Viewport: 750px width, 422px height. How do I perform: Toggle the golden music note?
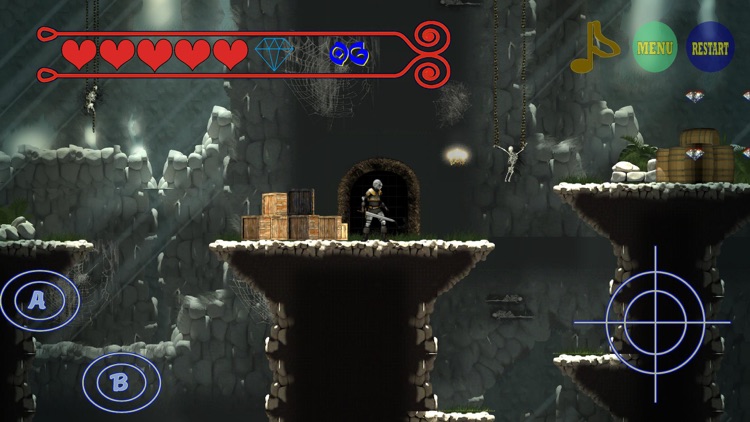595,48
